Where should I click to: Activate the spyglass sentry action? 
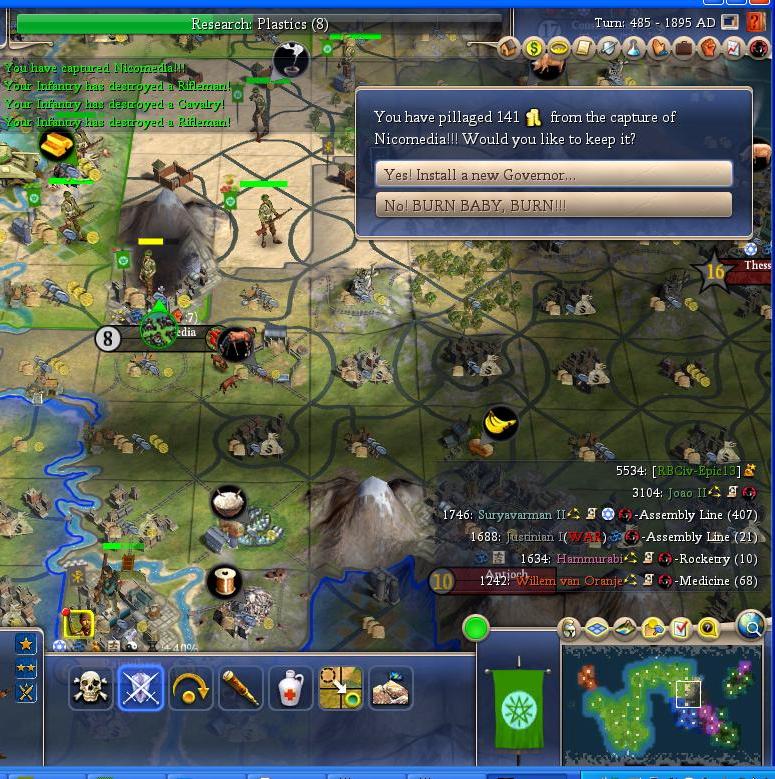241,688
